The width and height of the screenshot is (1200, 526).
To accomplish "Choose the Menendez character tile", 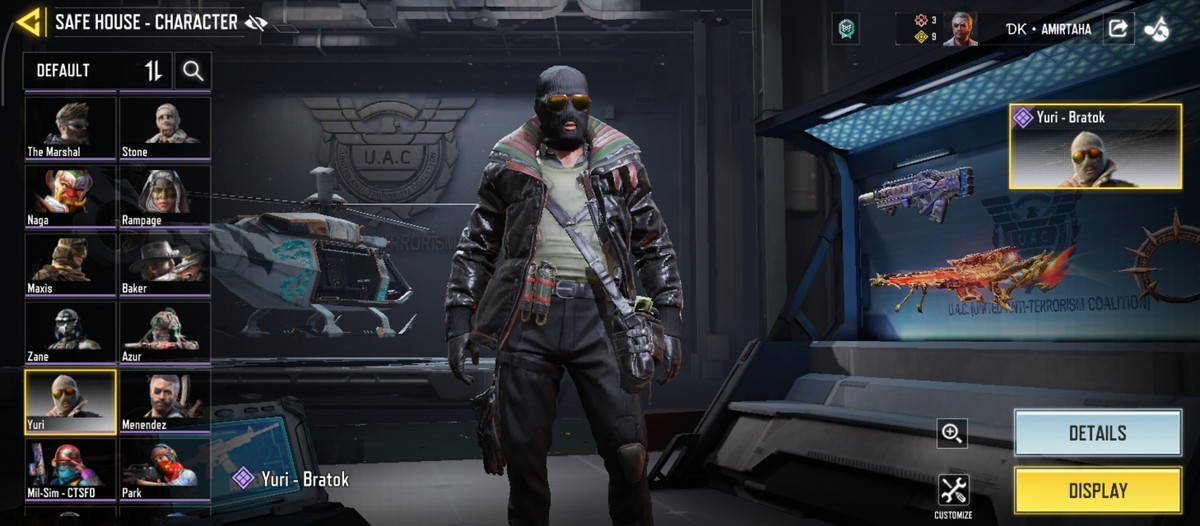I will pos(165,401).
